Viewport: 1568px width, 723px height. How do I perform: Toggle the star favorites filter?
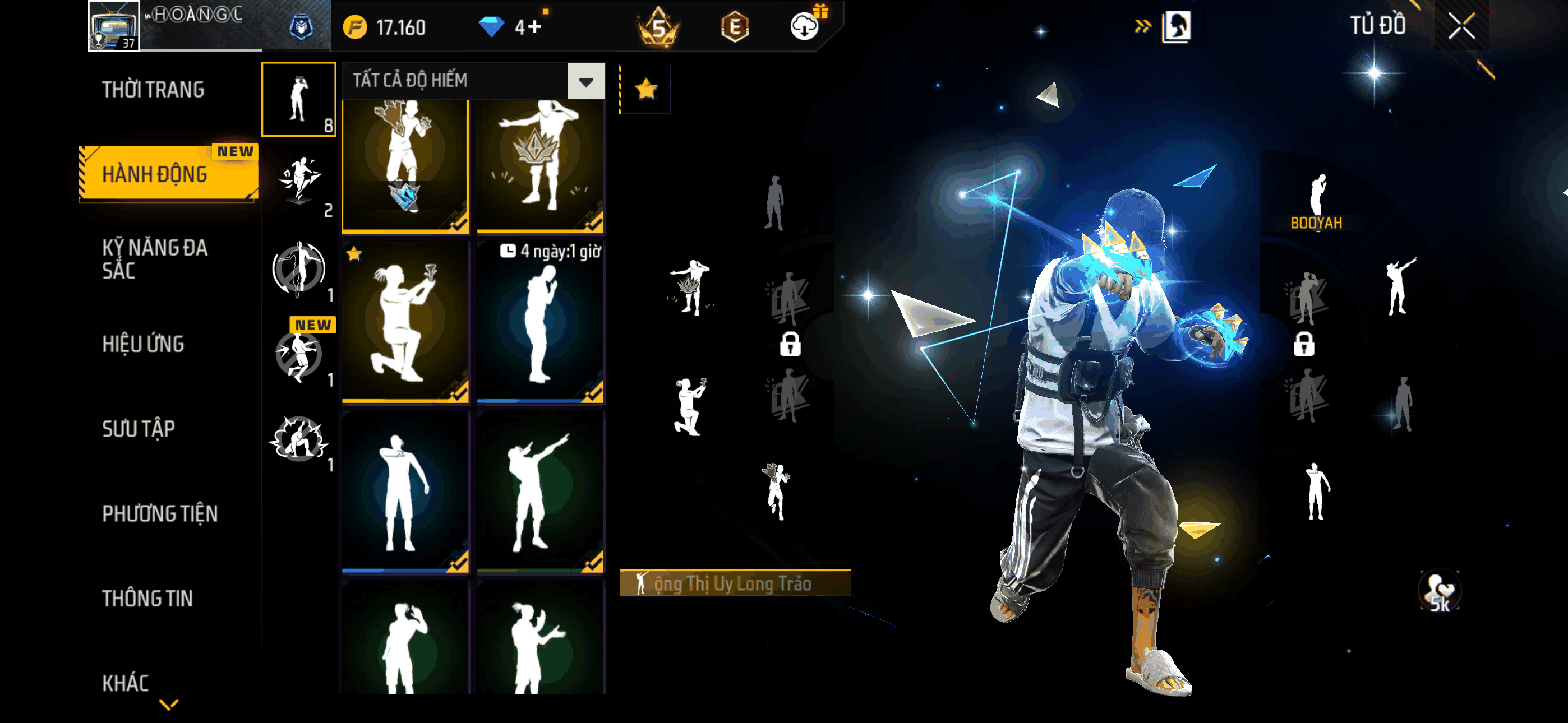click(646, 90)
